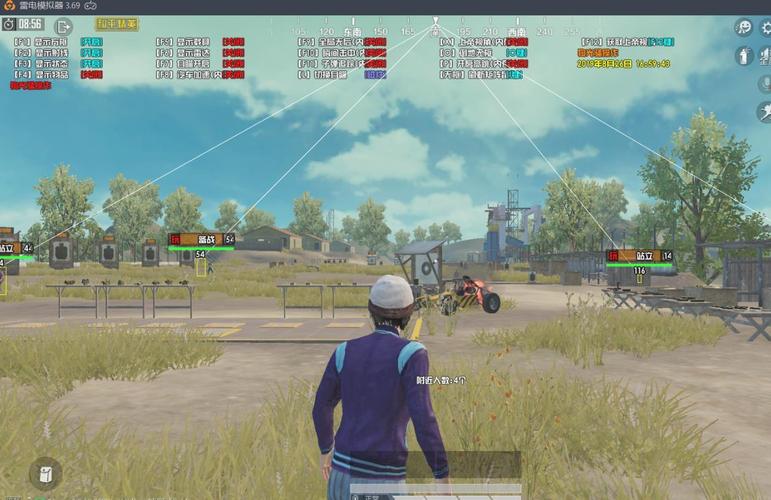Tap the exit door icon beside the timer
The height and width of the screenshot is (500, 771).
pos(63,25)
